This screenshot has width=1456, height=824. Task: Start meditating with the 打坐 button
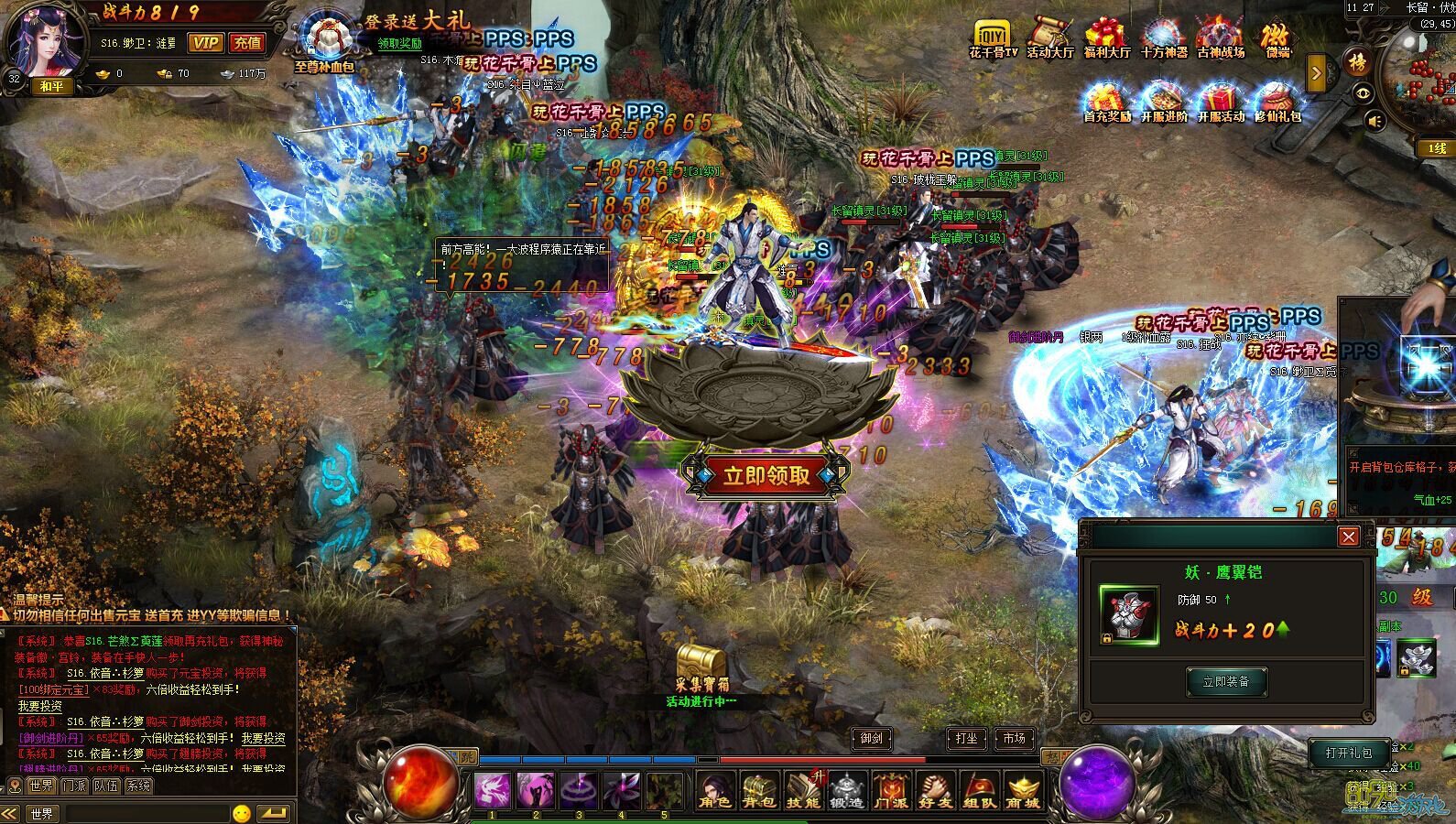click(966, 738)
